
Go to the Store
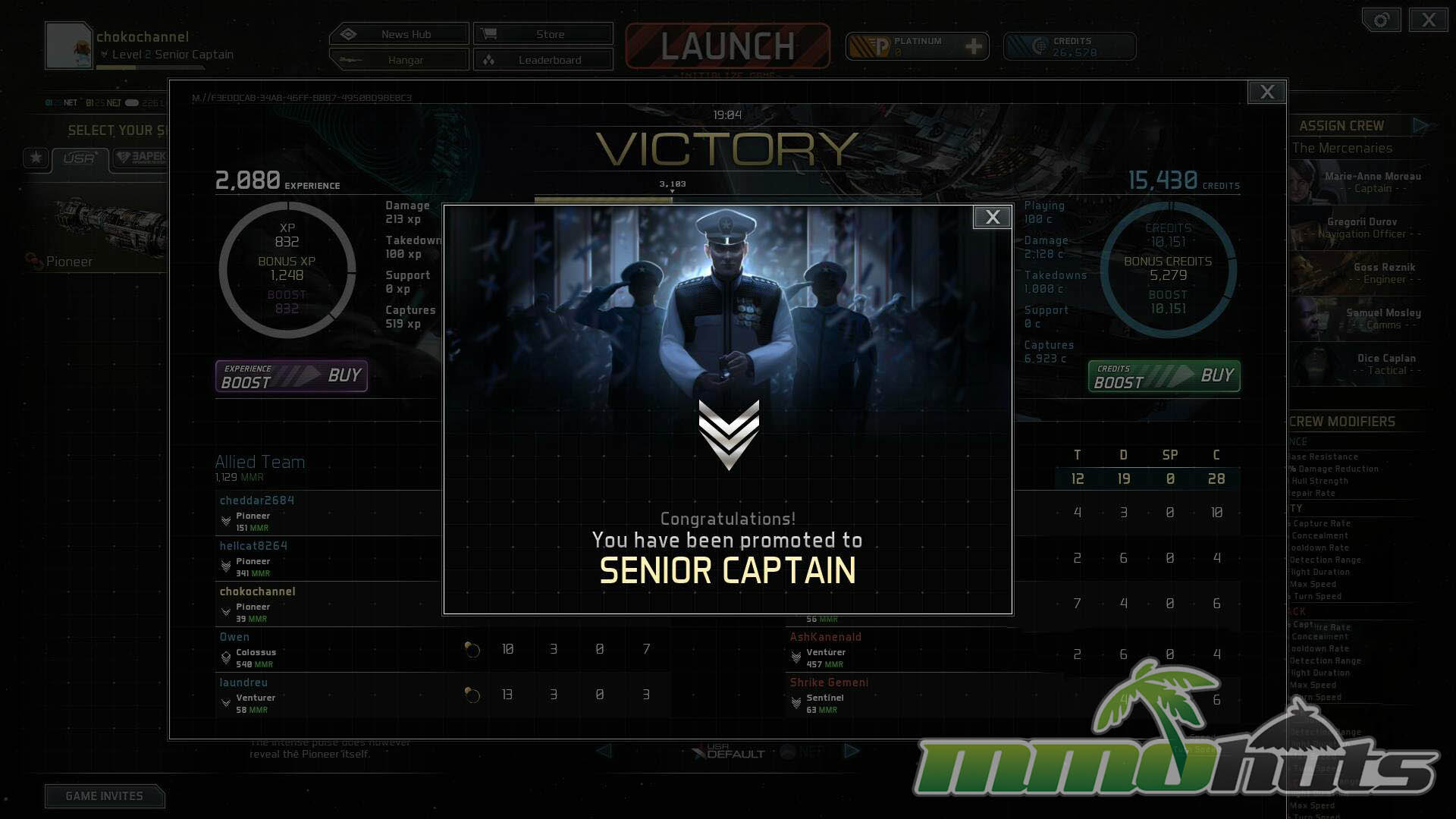[x=543, y=34]
